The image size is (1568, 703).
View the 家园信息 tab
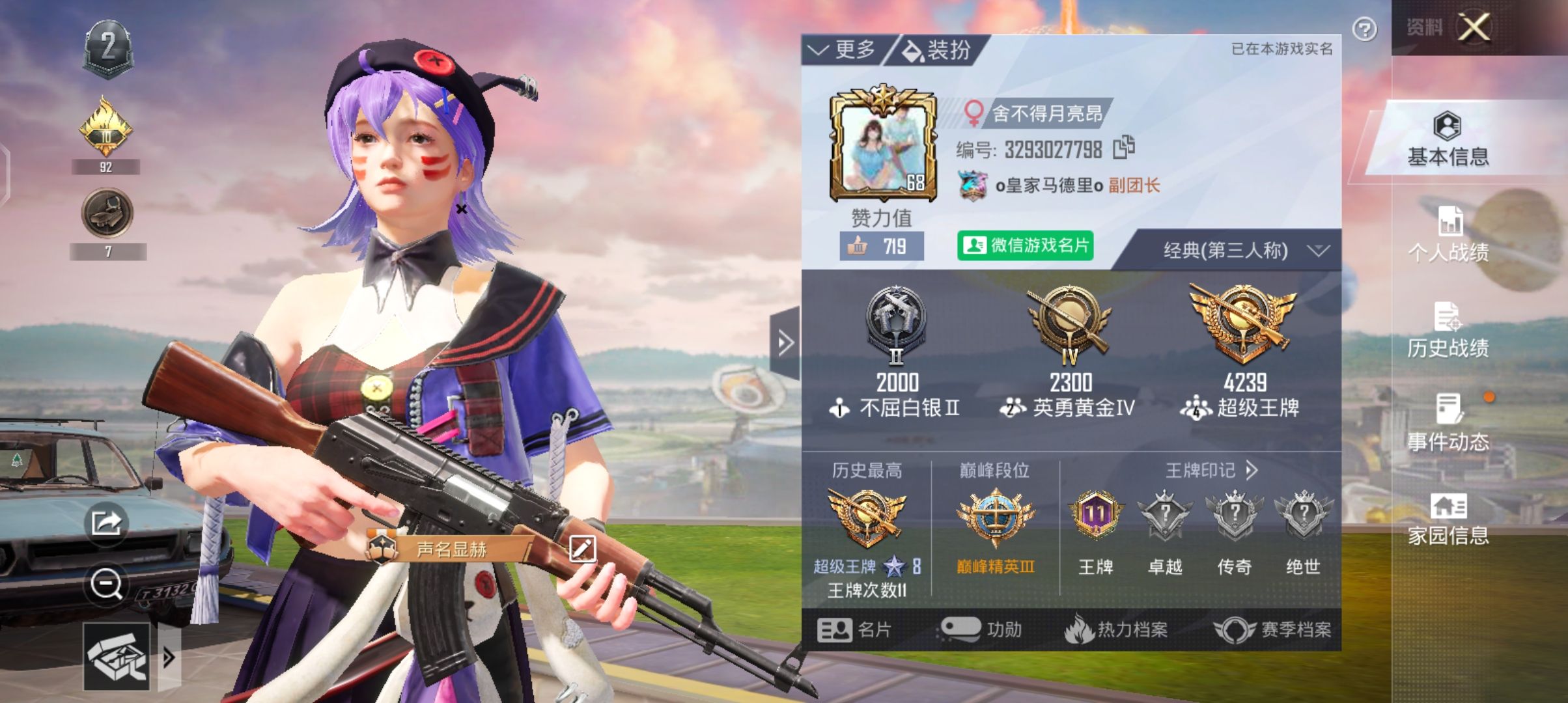1448,519
